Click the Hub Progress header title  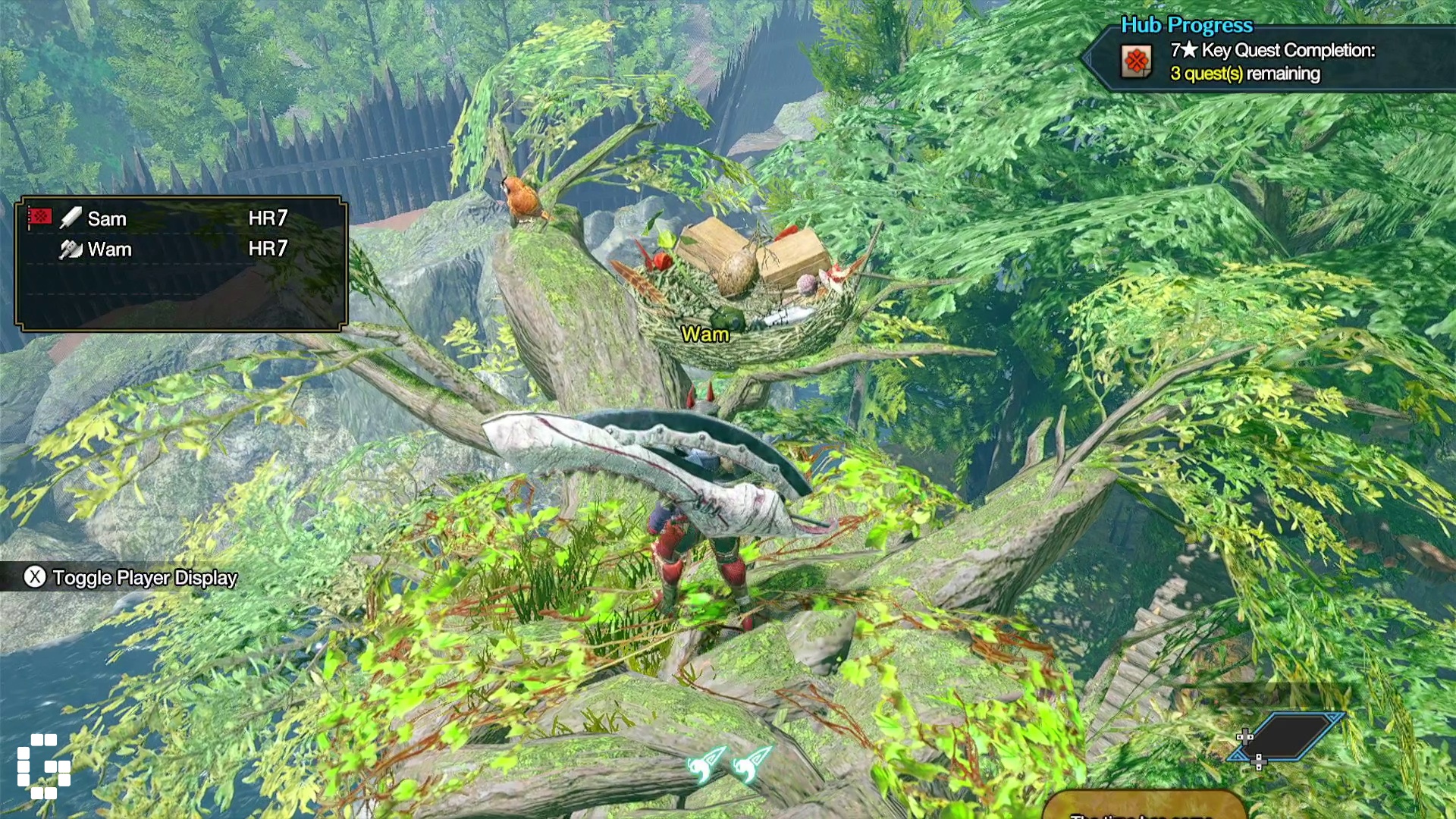click(x=1187, y=25)
